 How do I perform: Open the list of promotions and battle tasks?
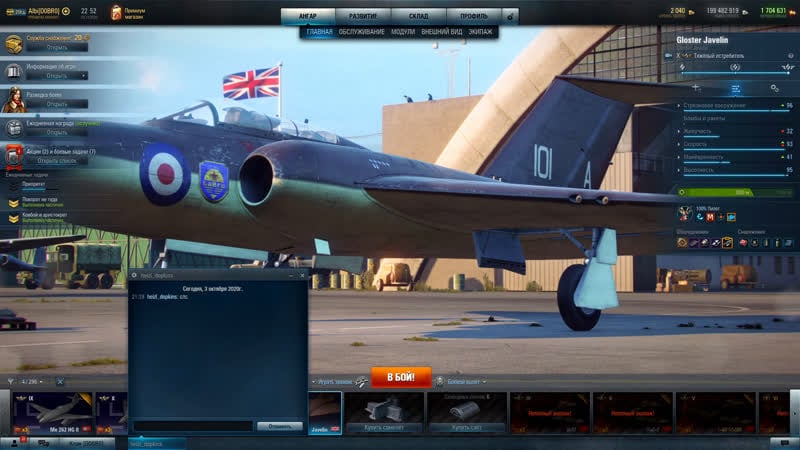pyautogui.click(x=57, y=160)
